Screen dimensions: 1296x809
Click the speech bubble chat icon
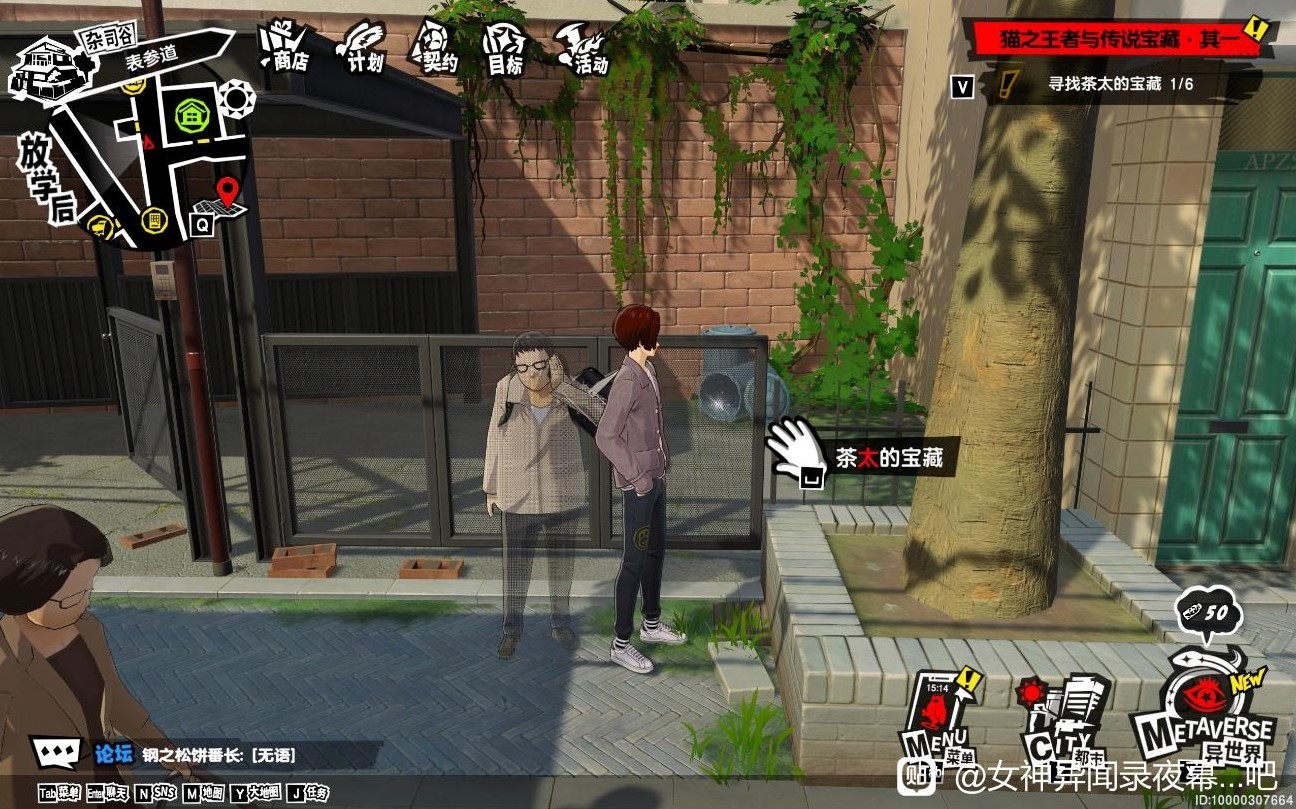[56, 752]
